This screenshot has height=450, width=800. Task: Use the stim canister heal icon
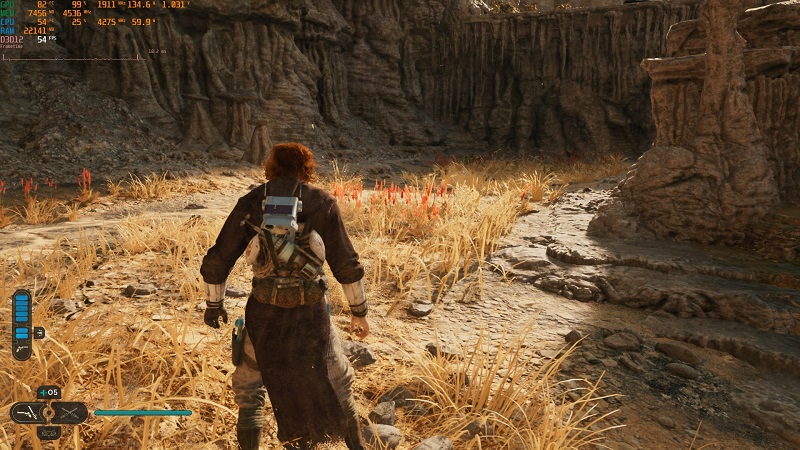pos(49,392)
